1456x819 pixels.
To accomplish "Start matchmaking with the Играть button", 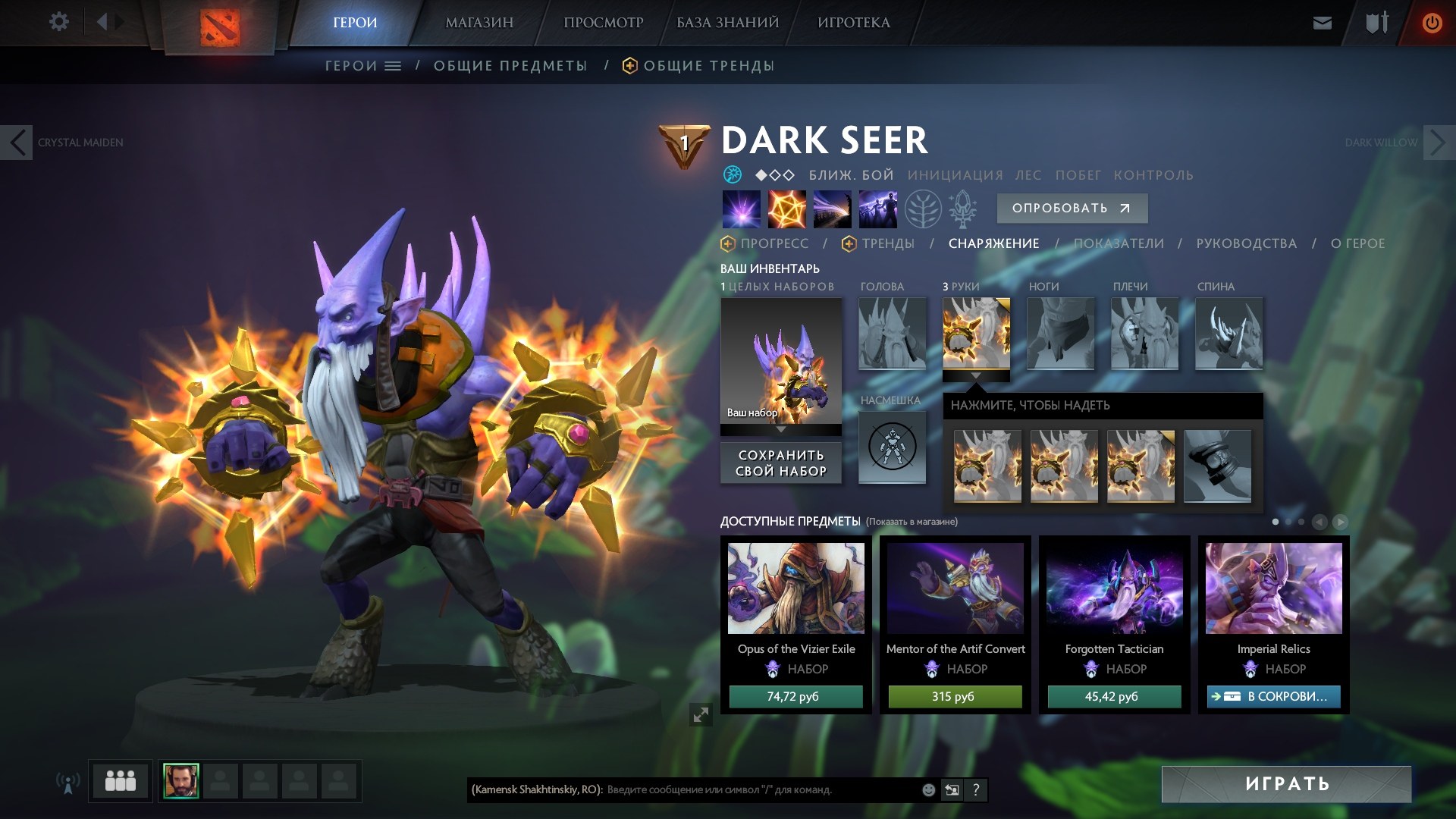I will [1286, 784].
